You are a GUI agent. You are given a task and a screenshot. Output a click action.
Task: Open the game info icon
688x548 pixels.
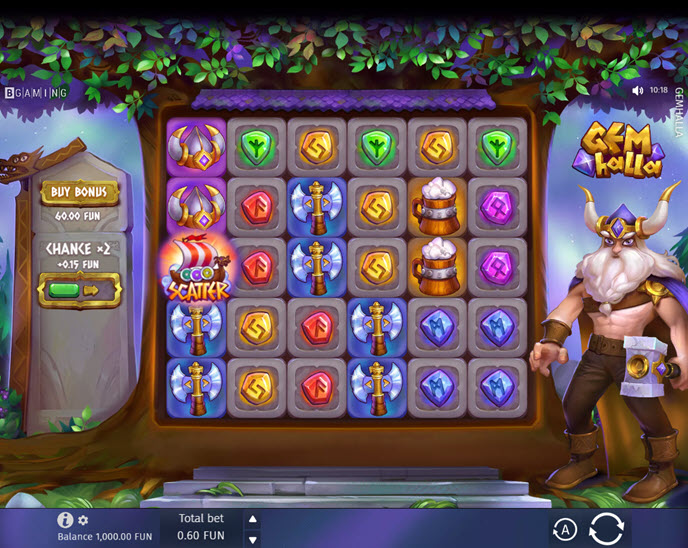pos(66,520)
